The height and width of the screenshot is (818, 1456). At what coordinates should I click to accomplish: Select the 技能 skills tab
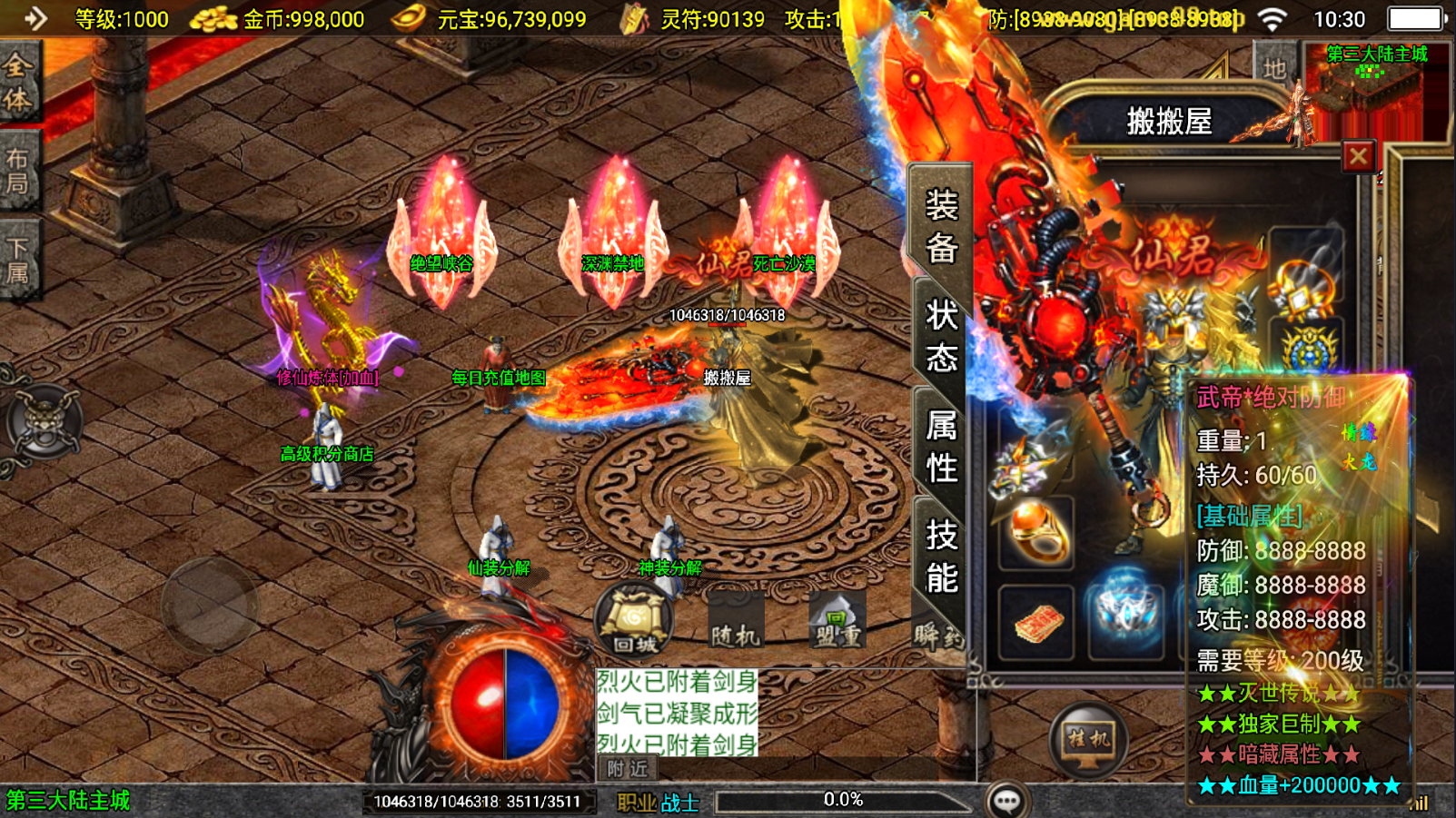tap(942, 556)
